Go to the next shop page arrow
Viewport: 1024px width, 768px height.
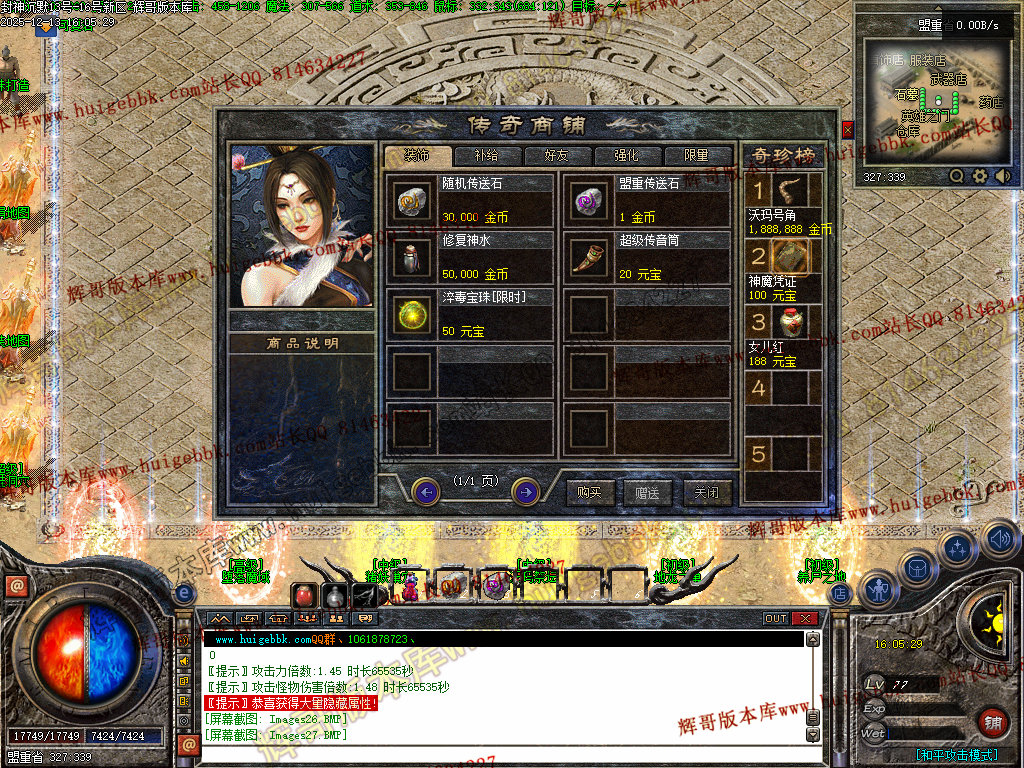pos(526,491)
